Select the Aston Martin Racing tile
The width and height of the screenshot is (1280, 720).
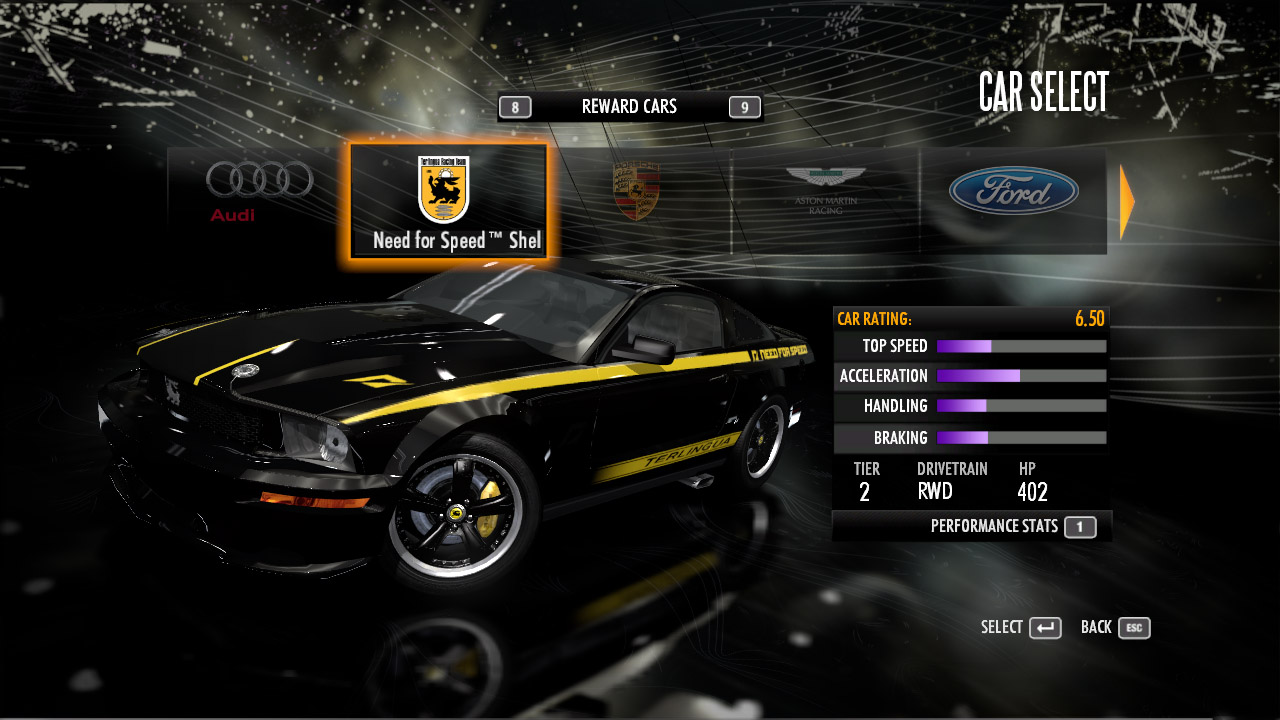825,192
